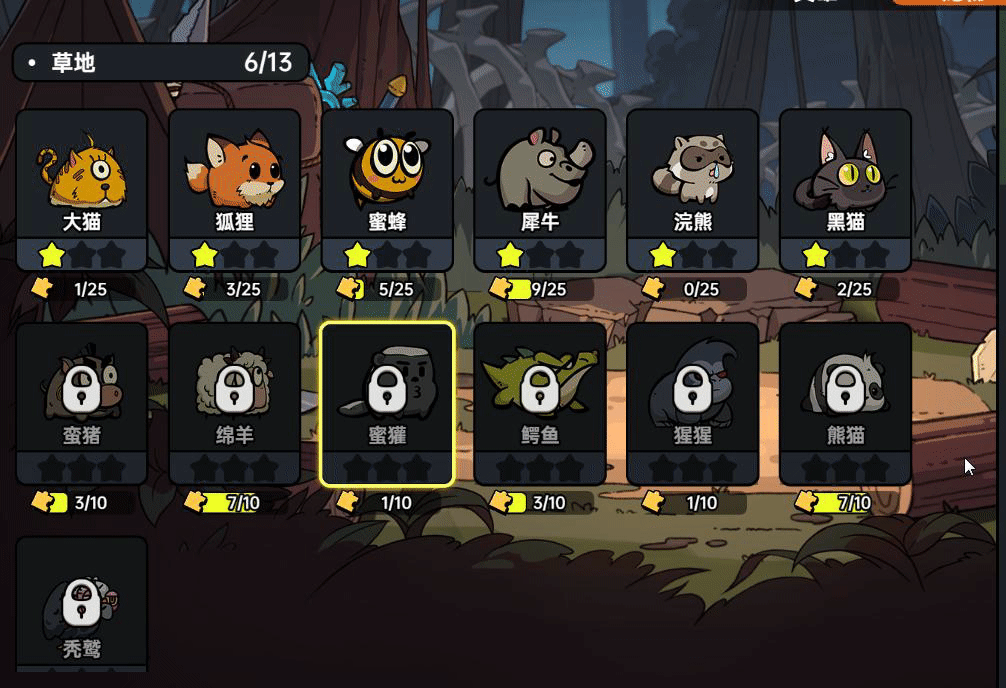The image size is (1006, 688).
Task: Click the locked 蛮猪 boar card
Action: coord(82,403)
